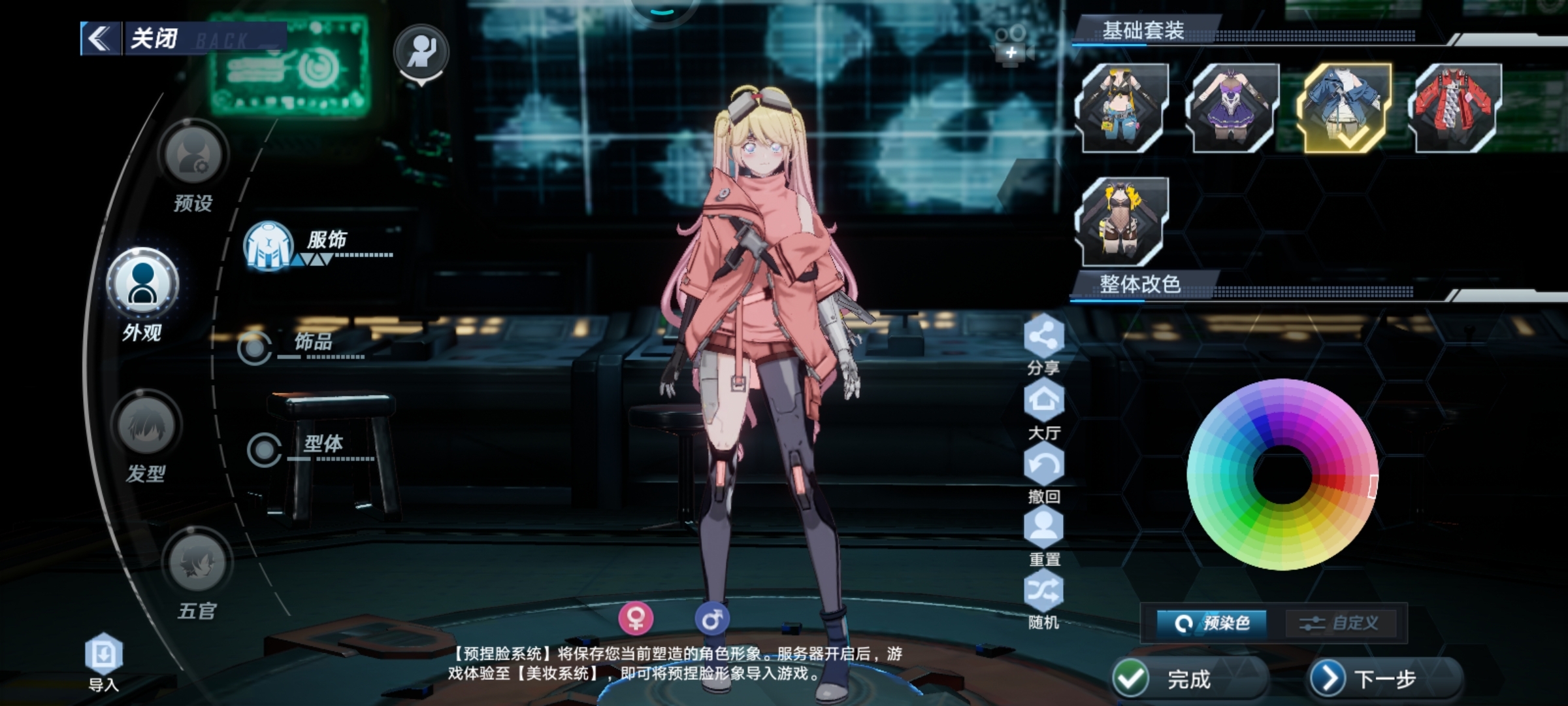Open the 预设 presets category

(193, 156)
